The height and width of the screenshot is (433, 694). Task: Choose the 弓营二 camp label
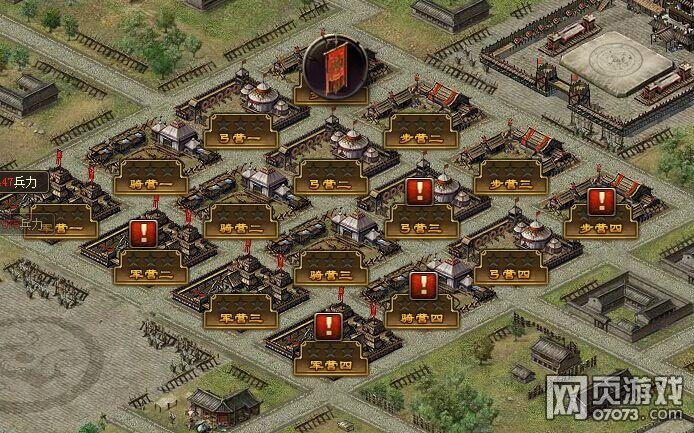coord(330,177)
